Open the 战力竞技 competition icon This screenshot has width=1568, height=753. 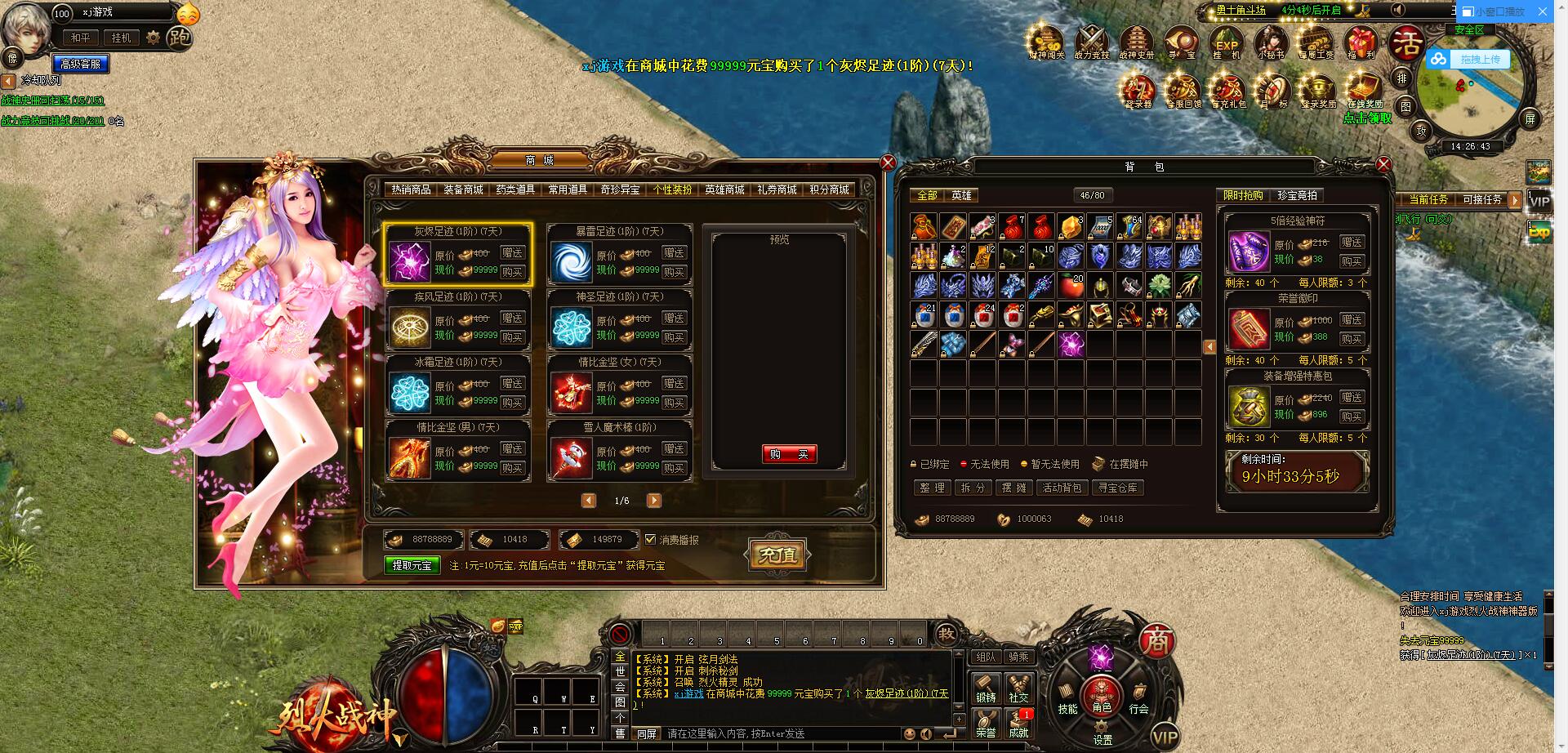(1090, 39)
